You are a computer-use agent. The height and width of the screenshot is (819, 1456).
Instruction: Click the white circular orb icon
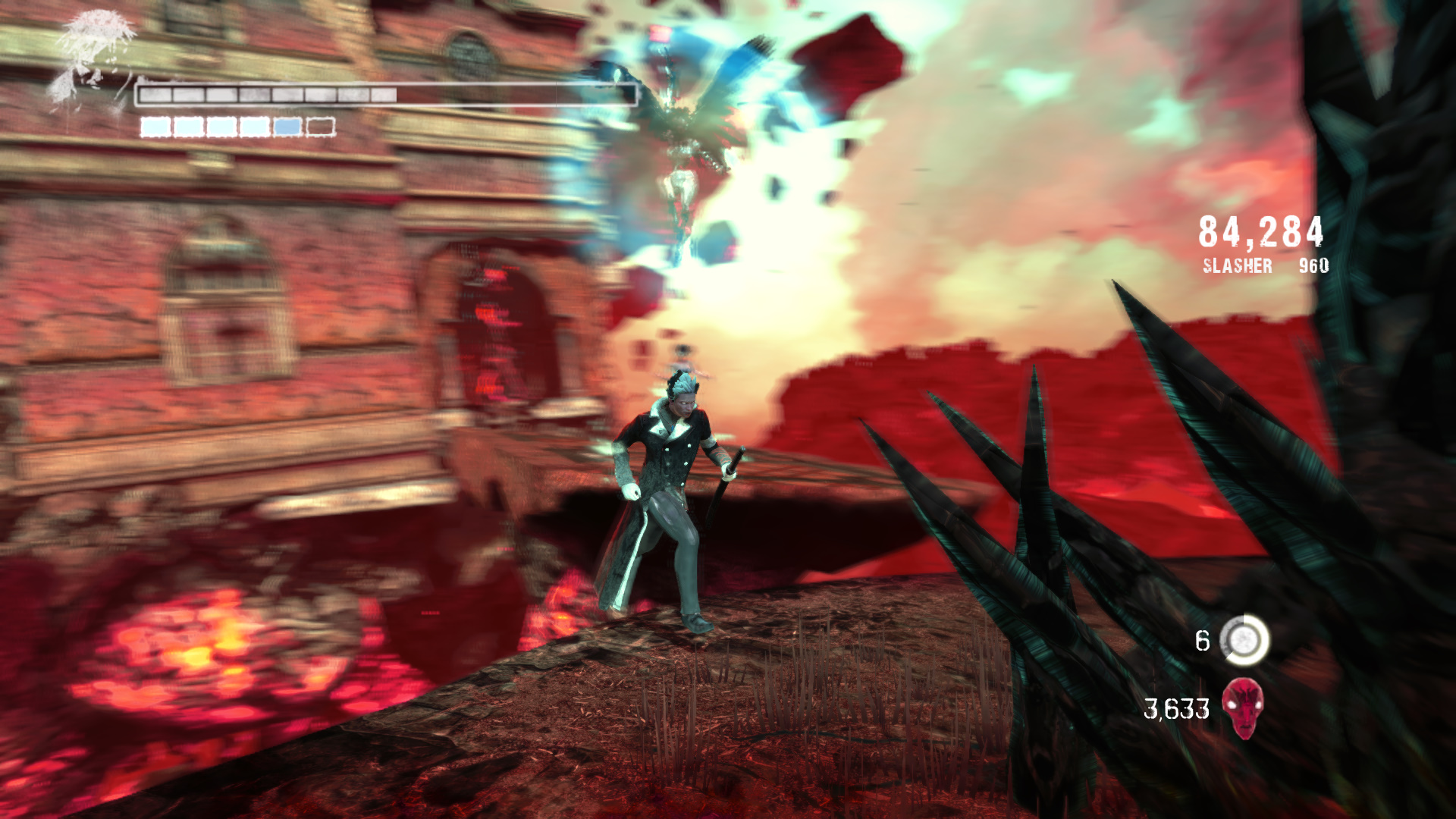tap(1244, 640)
